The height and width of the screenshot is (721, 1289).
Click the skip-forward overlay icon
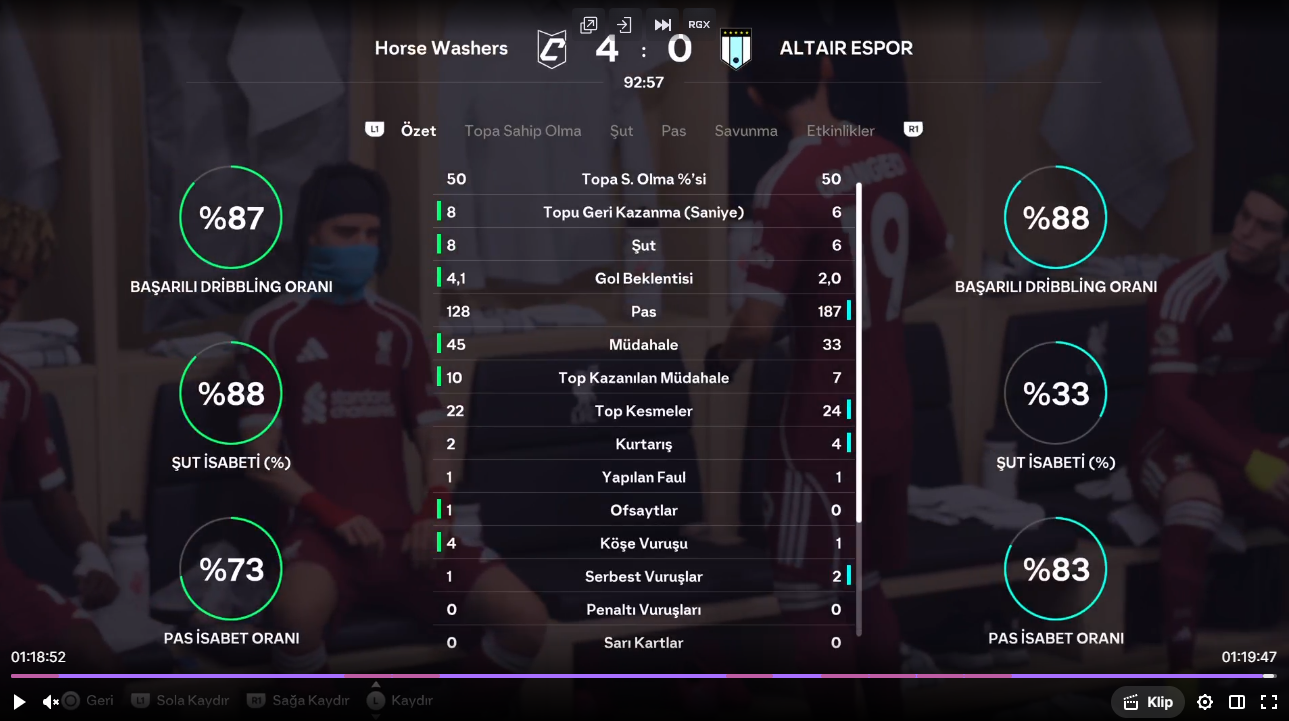[662, 25]
